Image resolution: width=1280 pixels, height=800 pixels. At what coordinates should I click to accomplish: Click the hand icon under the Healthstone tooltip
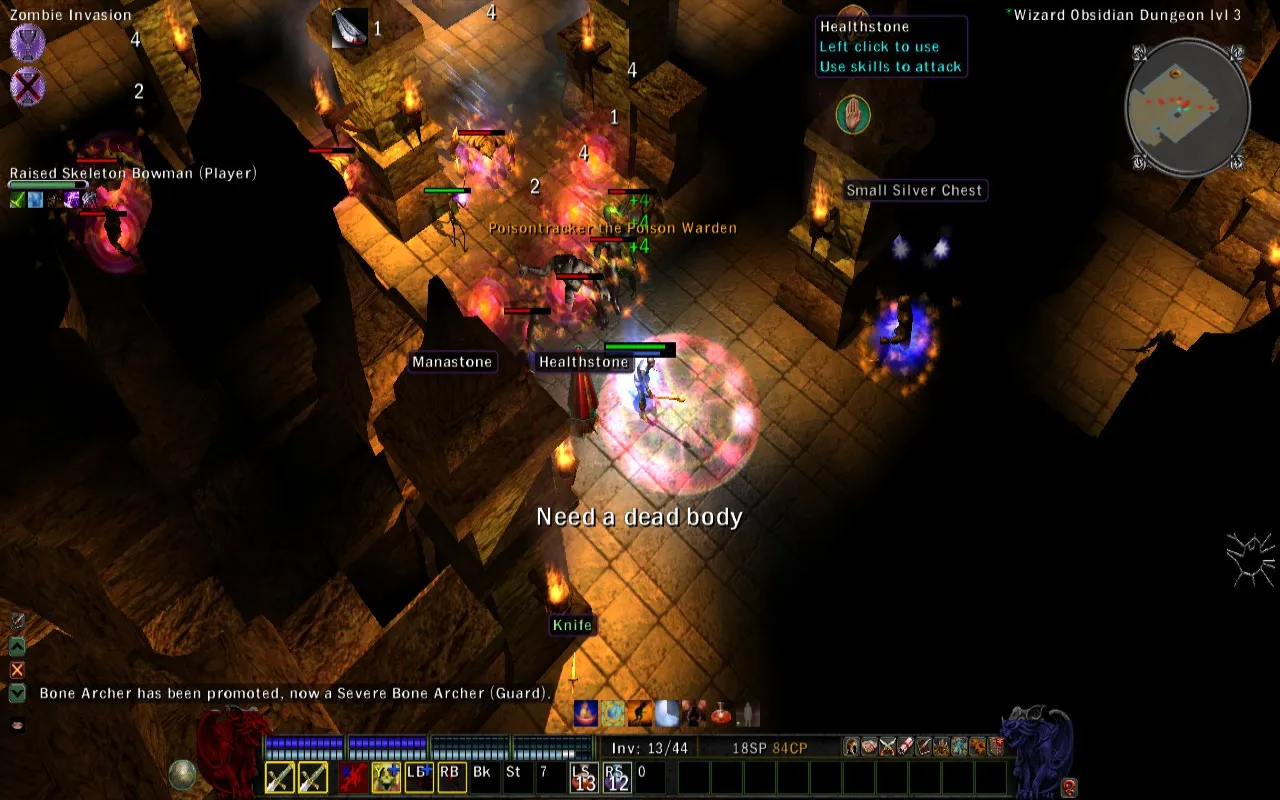click(x=853, y=115)
